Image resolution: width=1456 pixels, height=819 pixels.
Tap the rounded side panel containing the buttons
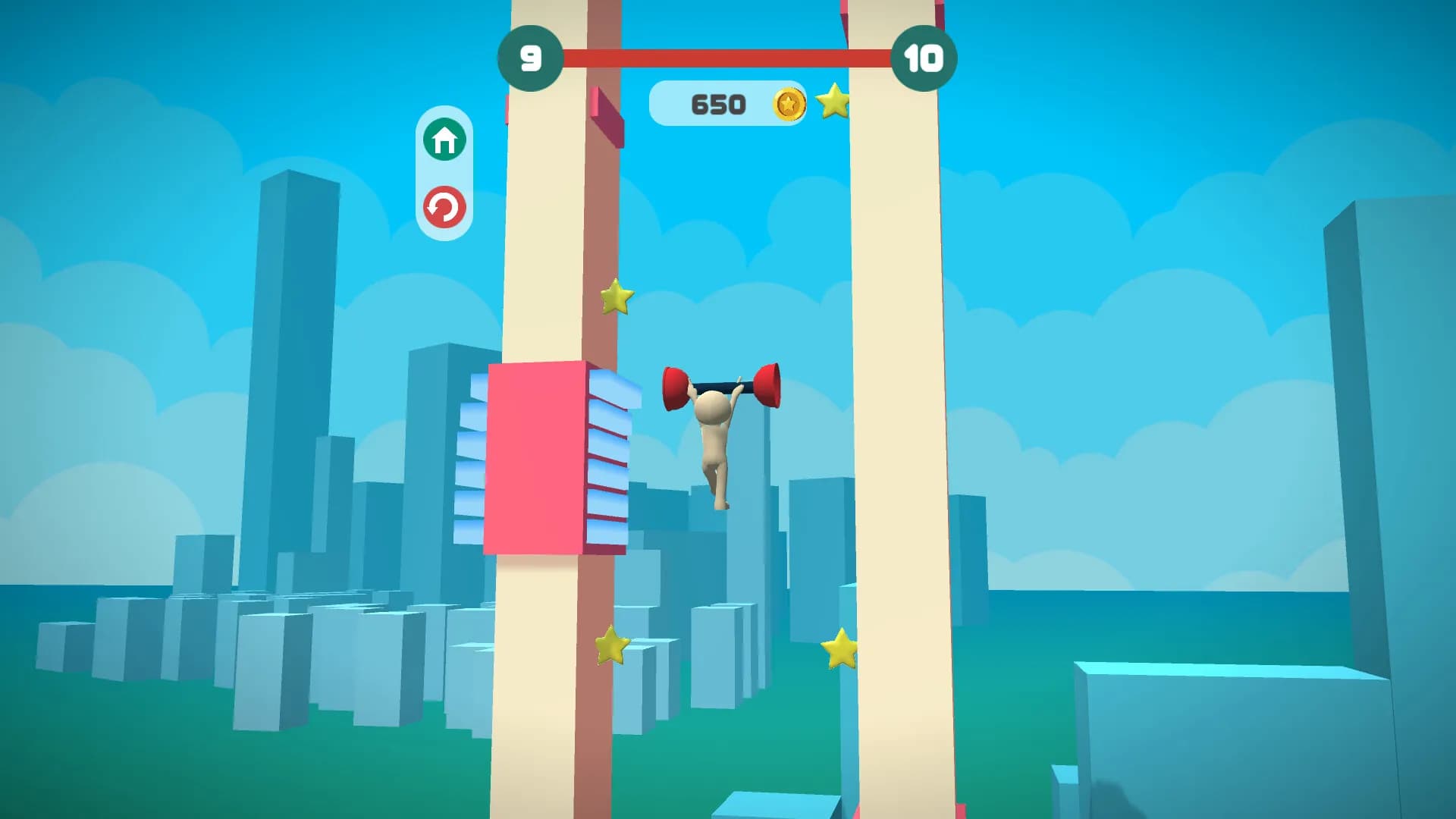[x=446, y=173]
